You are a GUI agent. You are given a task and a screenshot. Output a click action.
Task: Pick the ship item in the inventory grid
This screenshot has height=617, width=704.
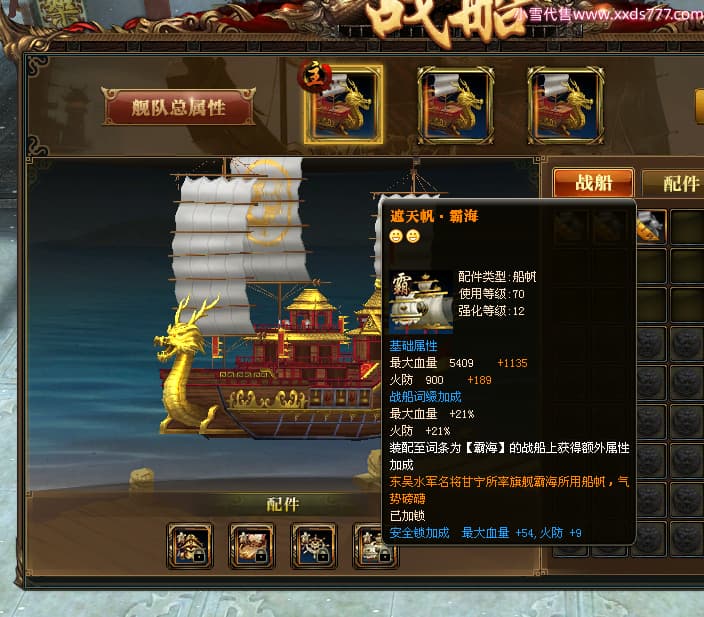pyautogui.click(x=650, y=226)
